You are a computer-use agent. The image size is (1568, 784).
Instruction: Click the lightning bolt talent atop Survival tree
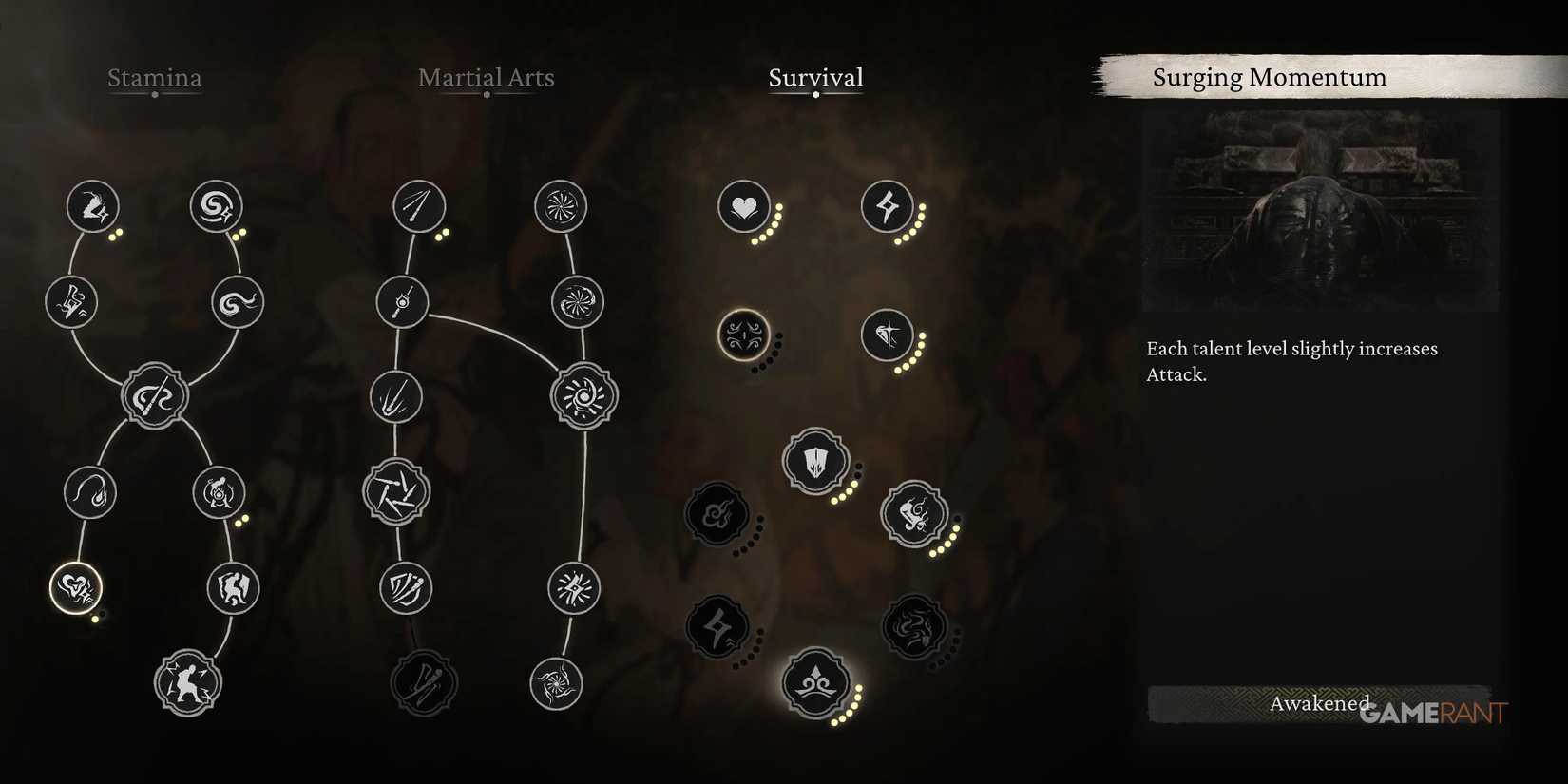coord(889,206)
